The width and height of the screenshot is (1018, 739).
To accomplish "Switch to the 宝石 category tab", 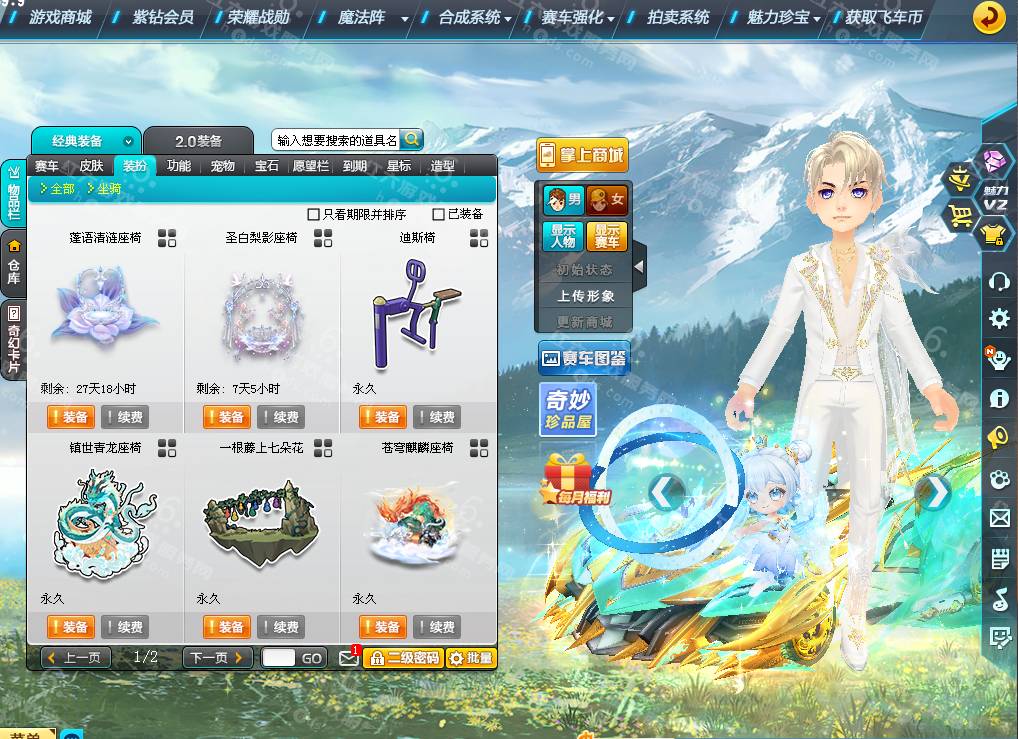I will pyautogui.click(x=266, y=166).
